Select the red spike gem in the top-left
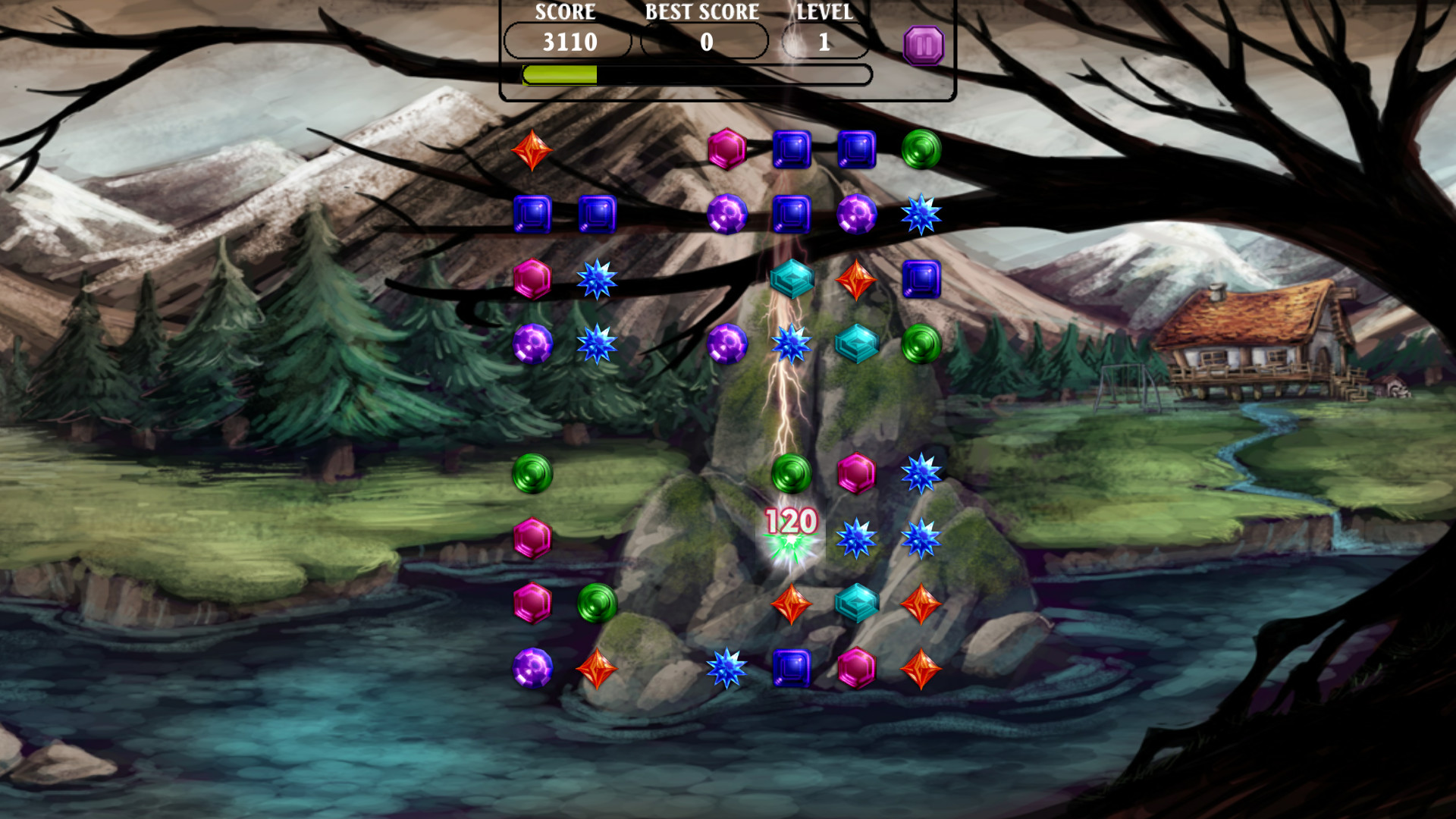This screenshot has height=819, width=1456. [x=533, y=150]
